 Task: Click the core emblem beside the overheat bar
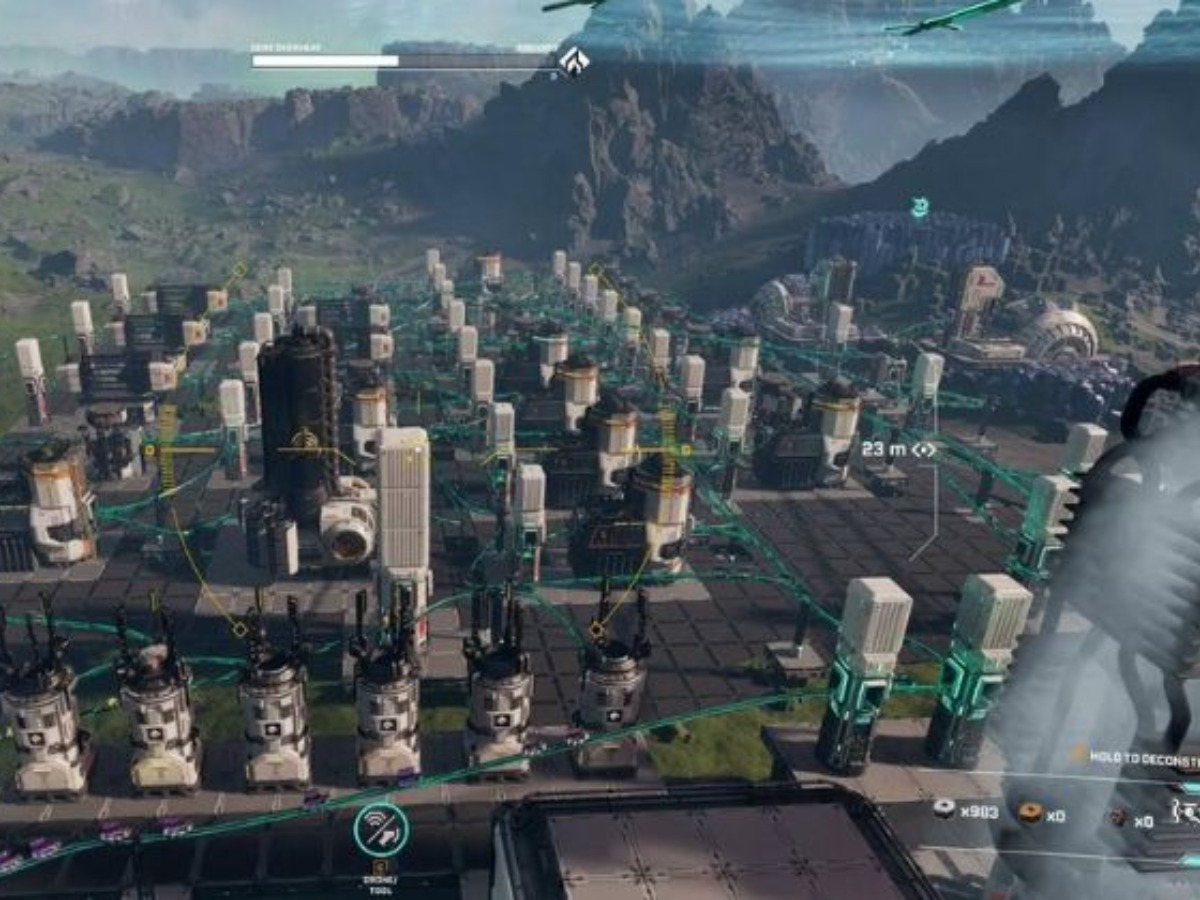pyautogui.click(x=573, y=60)
